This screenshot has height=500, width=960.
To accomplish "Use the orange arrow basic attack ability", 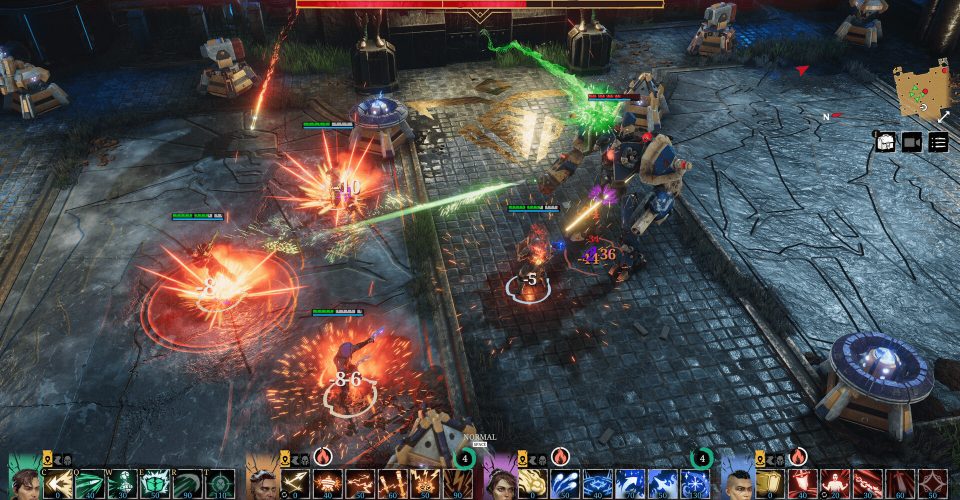I will [296, 485].
